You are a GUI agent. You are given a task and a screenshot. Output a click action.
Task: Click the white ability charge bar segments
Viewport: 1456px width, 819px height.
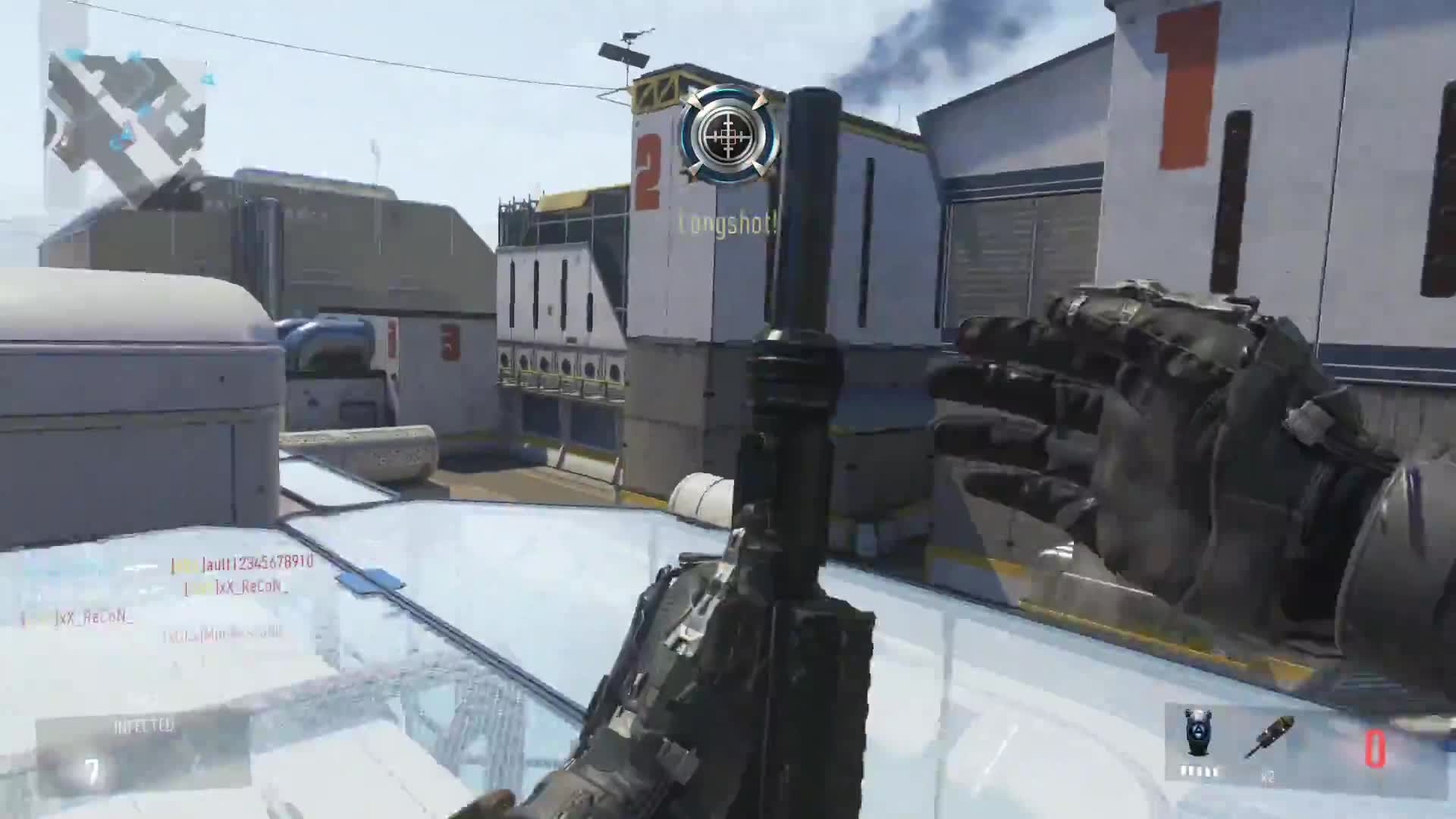coord(1200,771)
